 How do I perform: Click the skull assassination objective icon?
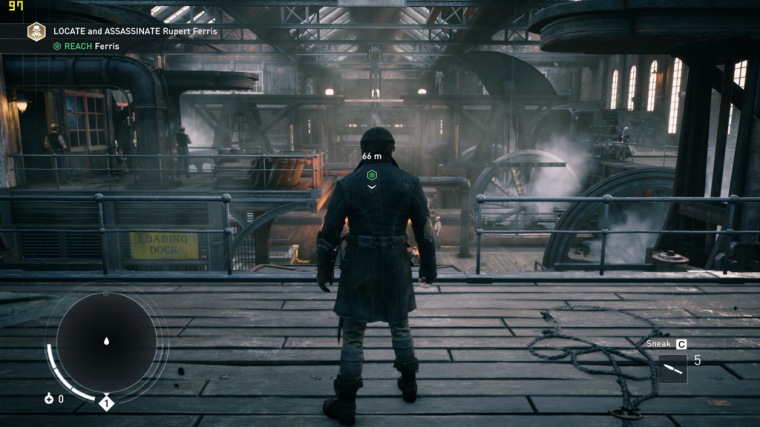tap(36, 32)
